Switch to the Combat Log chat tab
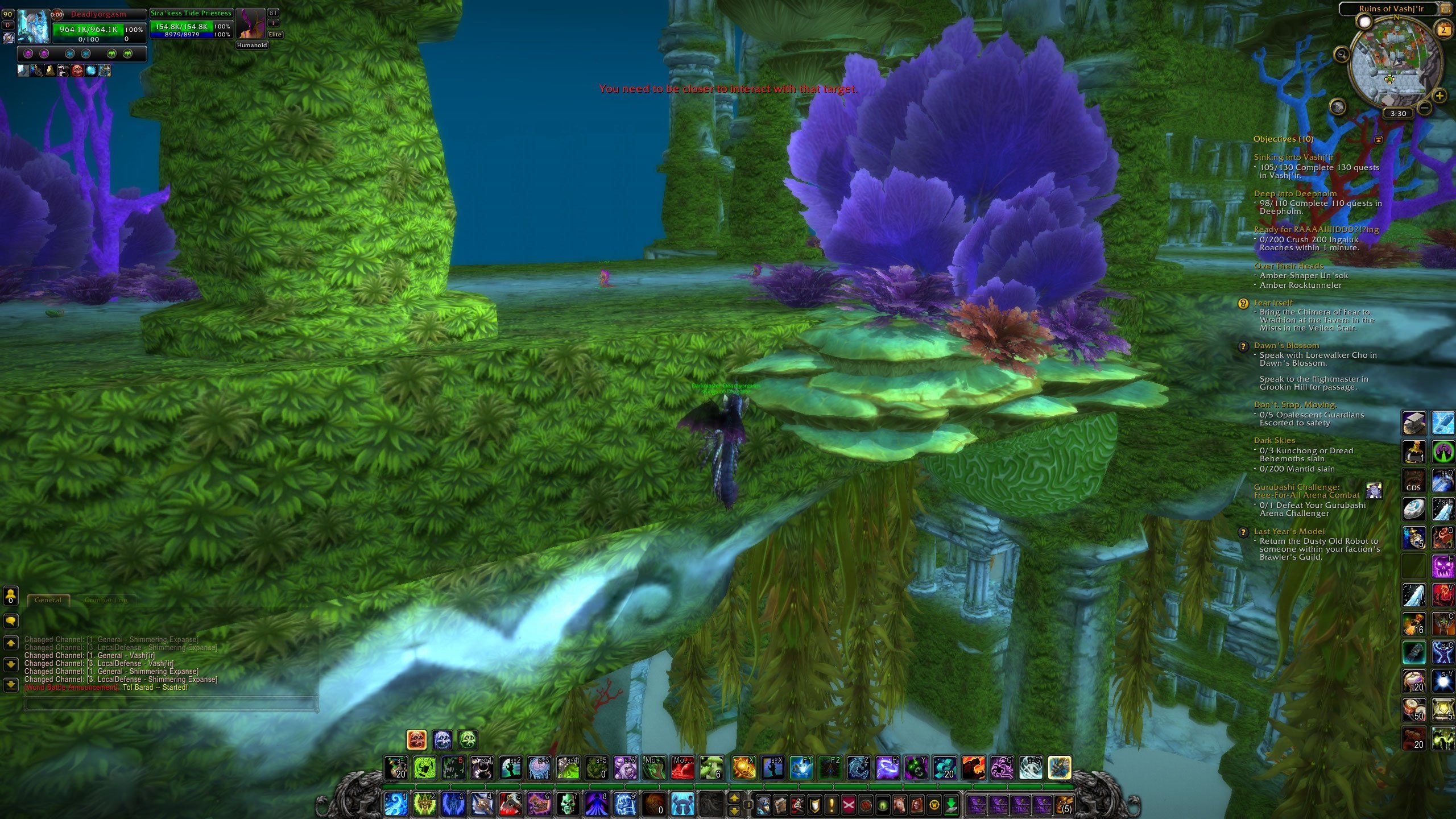1456x819 pixels. [106, 600]
